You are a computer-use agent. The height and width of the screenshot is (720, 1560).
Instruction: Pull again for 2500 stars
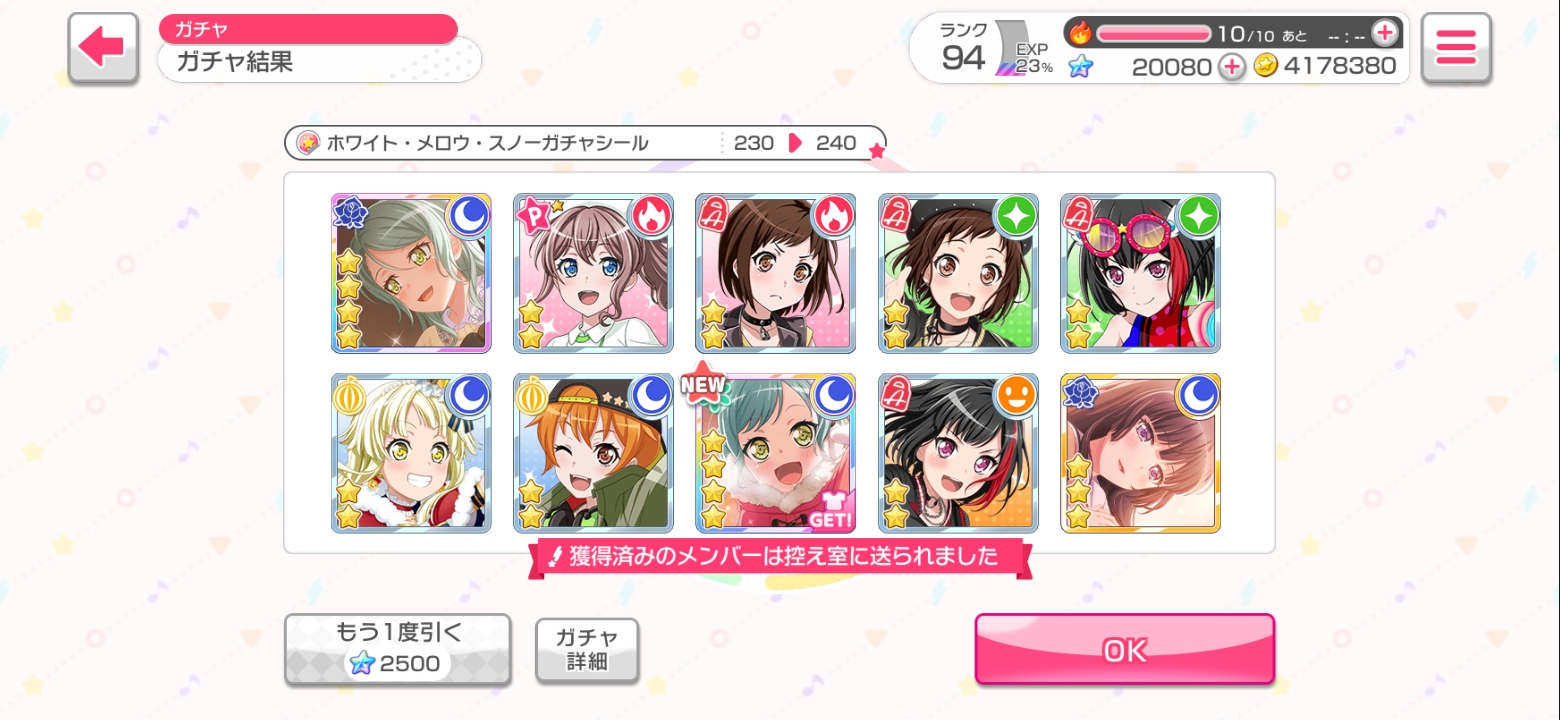[397, 649]
